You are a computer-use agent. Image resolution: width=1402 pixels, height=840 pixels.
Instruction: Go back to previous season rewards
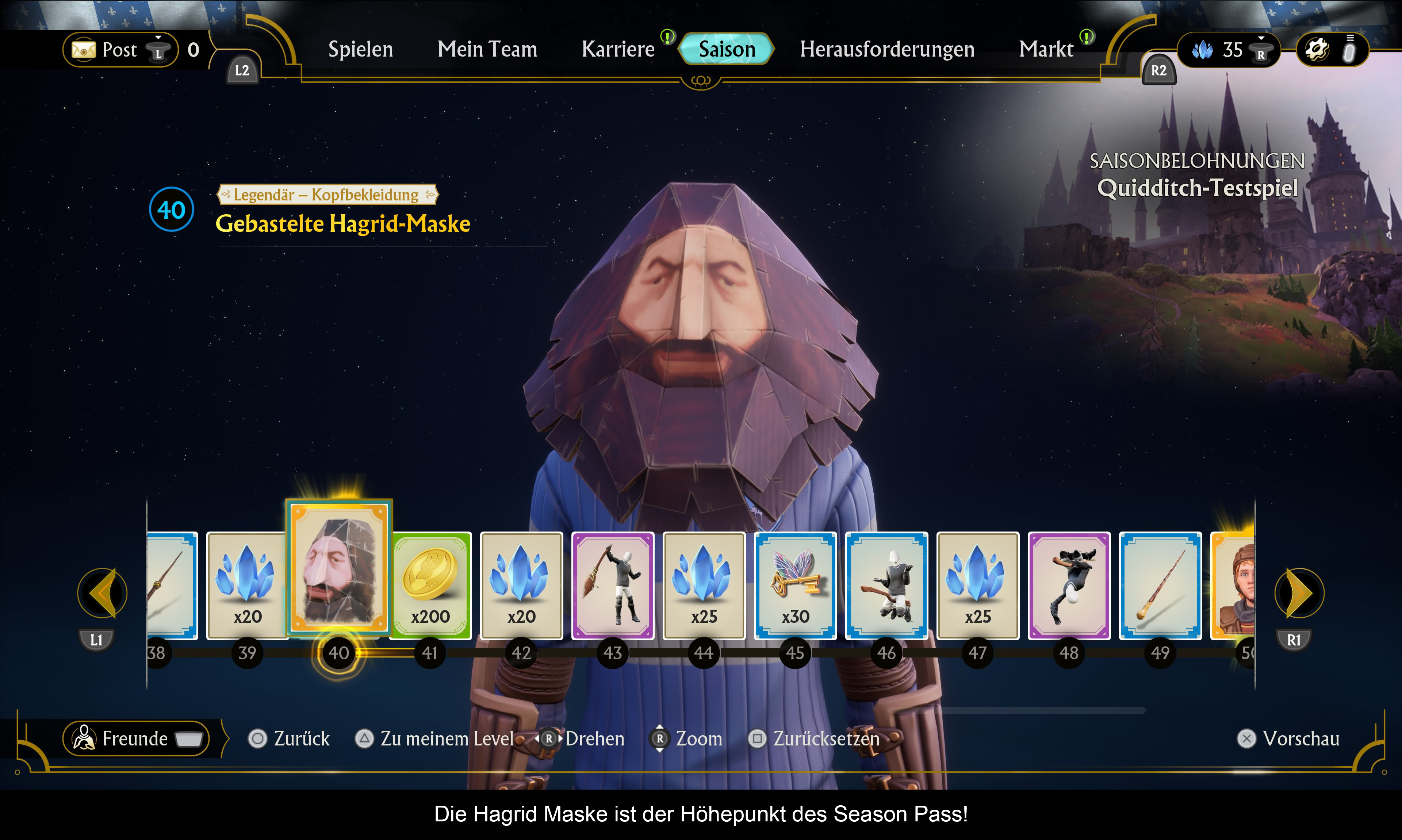pyautogui.click(x=103, y=592)
